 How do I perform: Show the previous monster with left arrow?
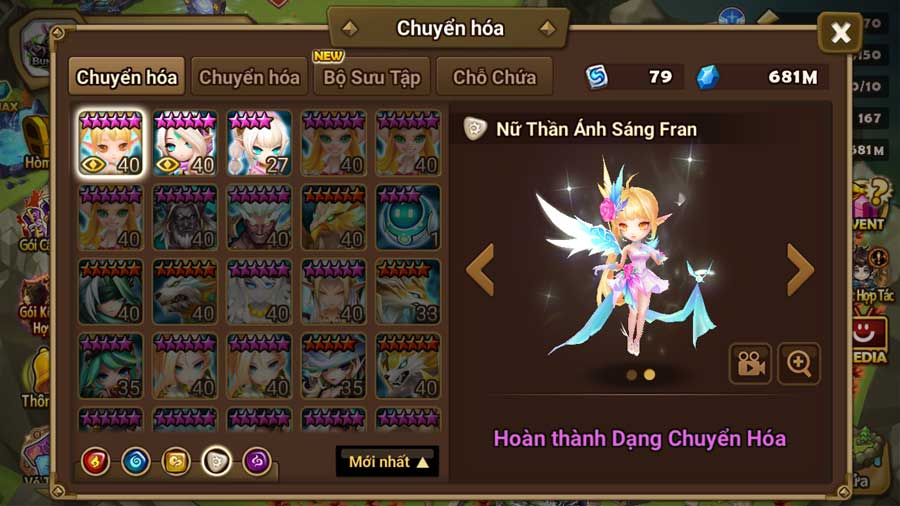[x=481, y=270]
